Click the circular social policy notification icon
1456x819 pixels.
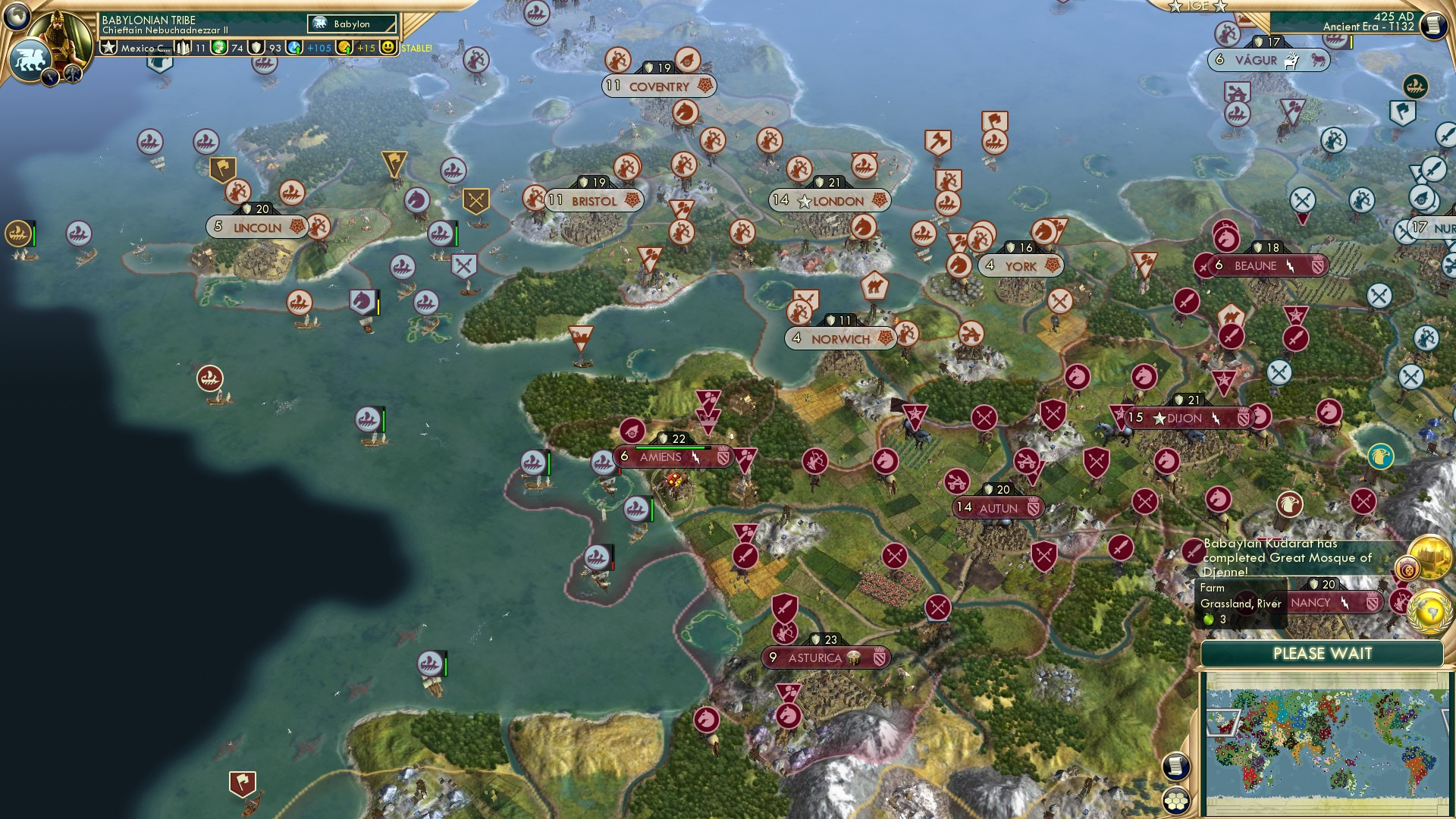point(1407,568)
